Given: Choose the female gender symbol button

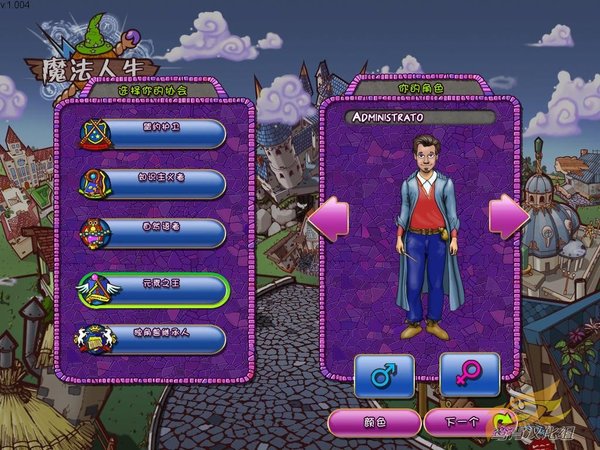Looking at the screenshot, I should (x=469, y=376).
